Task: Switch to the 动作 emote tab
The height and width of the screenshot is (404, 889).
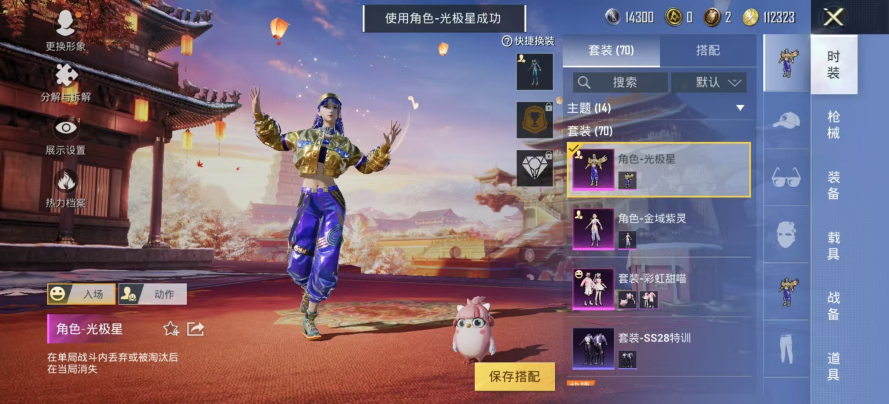Action: 153,294
